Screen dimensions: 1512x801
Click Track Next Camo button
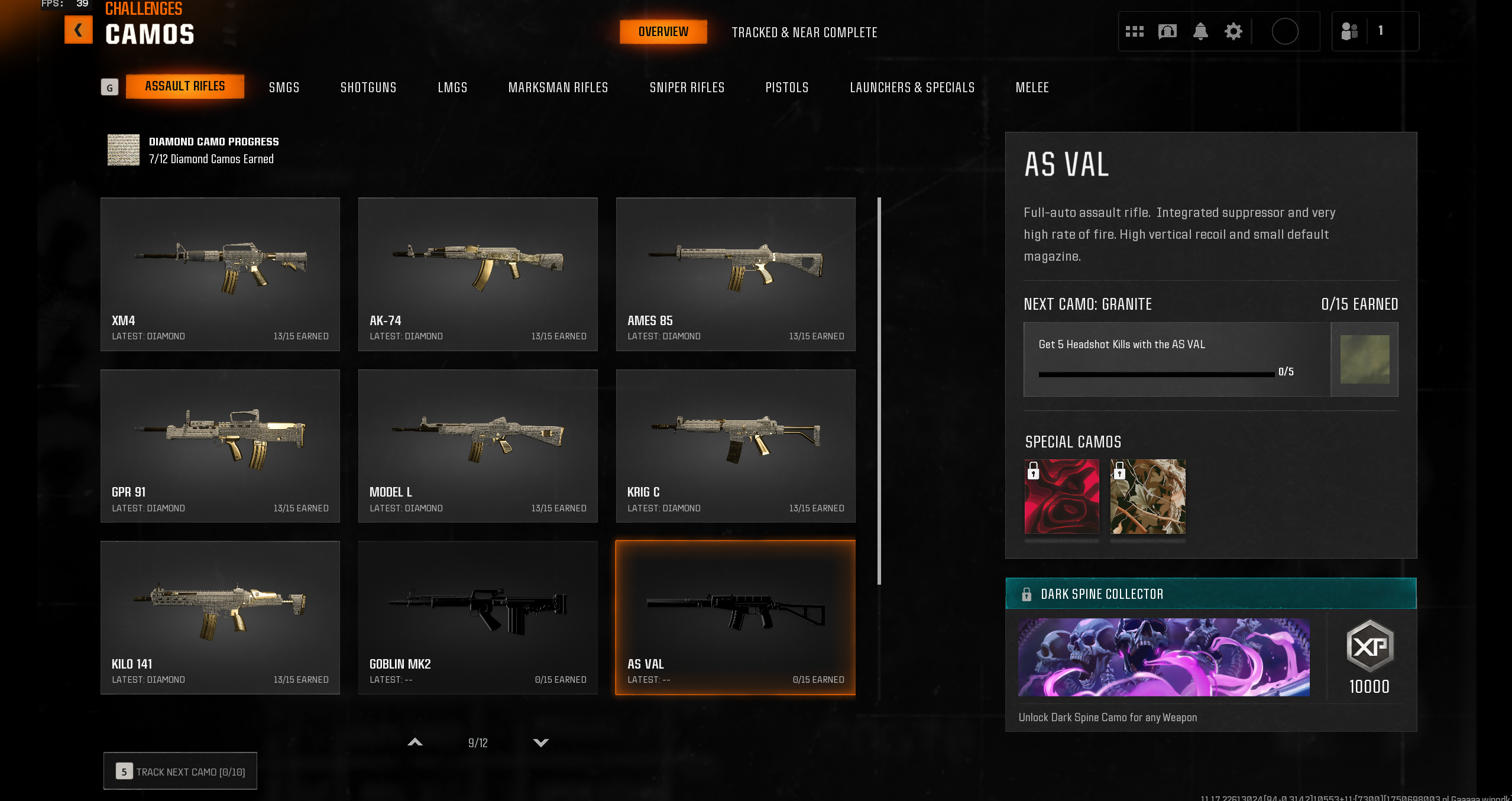(180, 771)
